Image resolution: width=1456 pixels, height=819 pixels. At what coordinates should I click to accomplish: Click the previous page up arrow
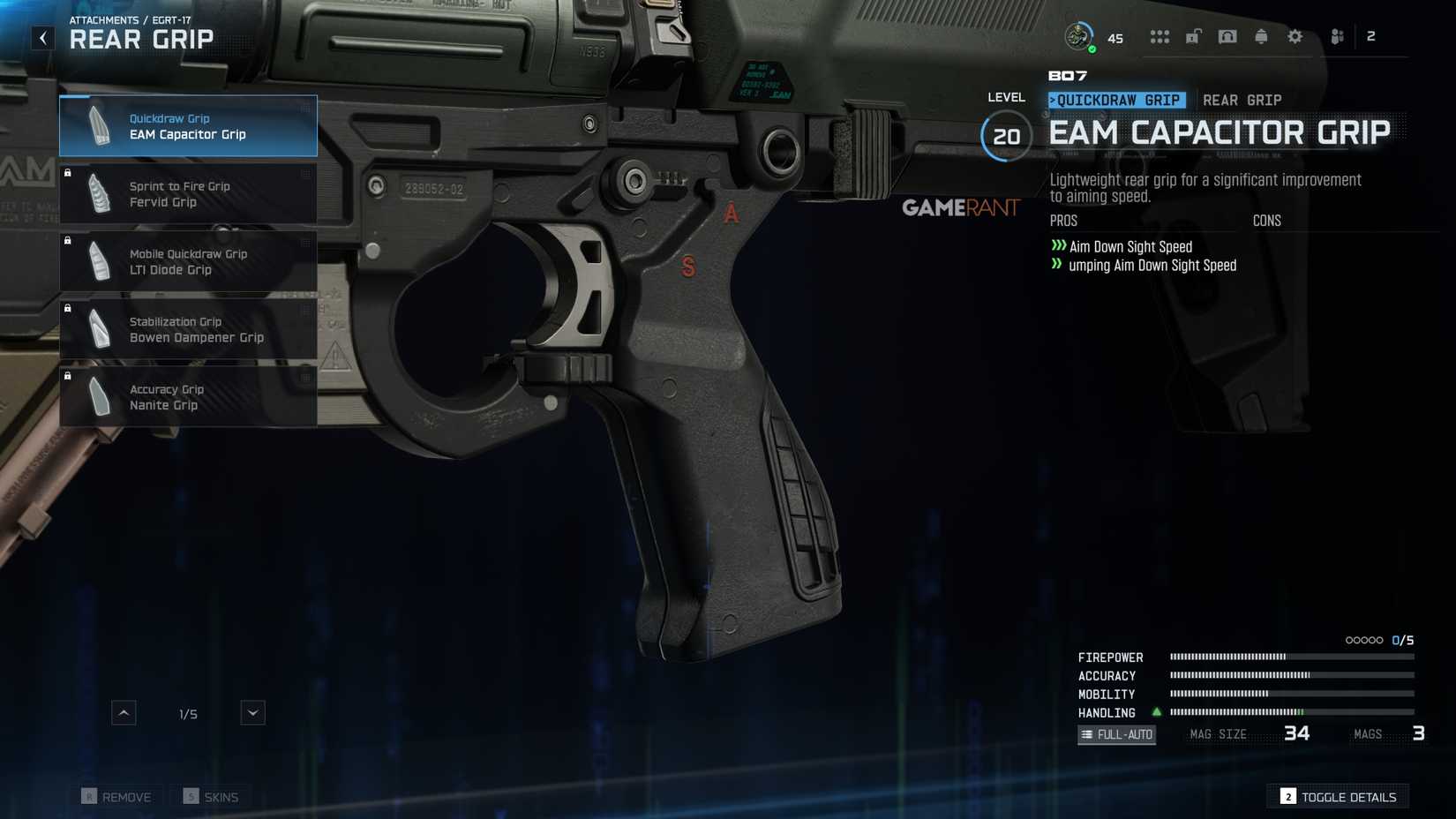coord(124,712)
